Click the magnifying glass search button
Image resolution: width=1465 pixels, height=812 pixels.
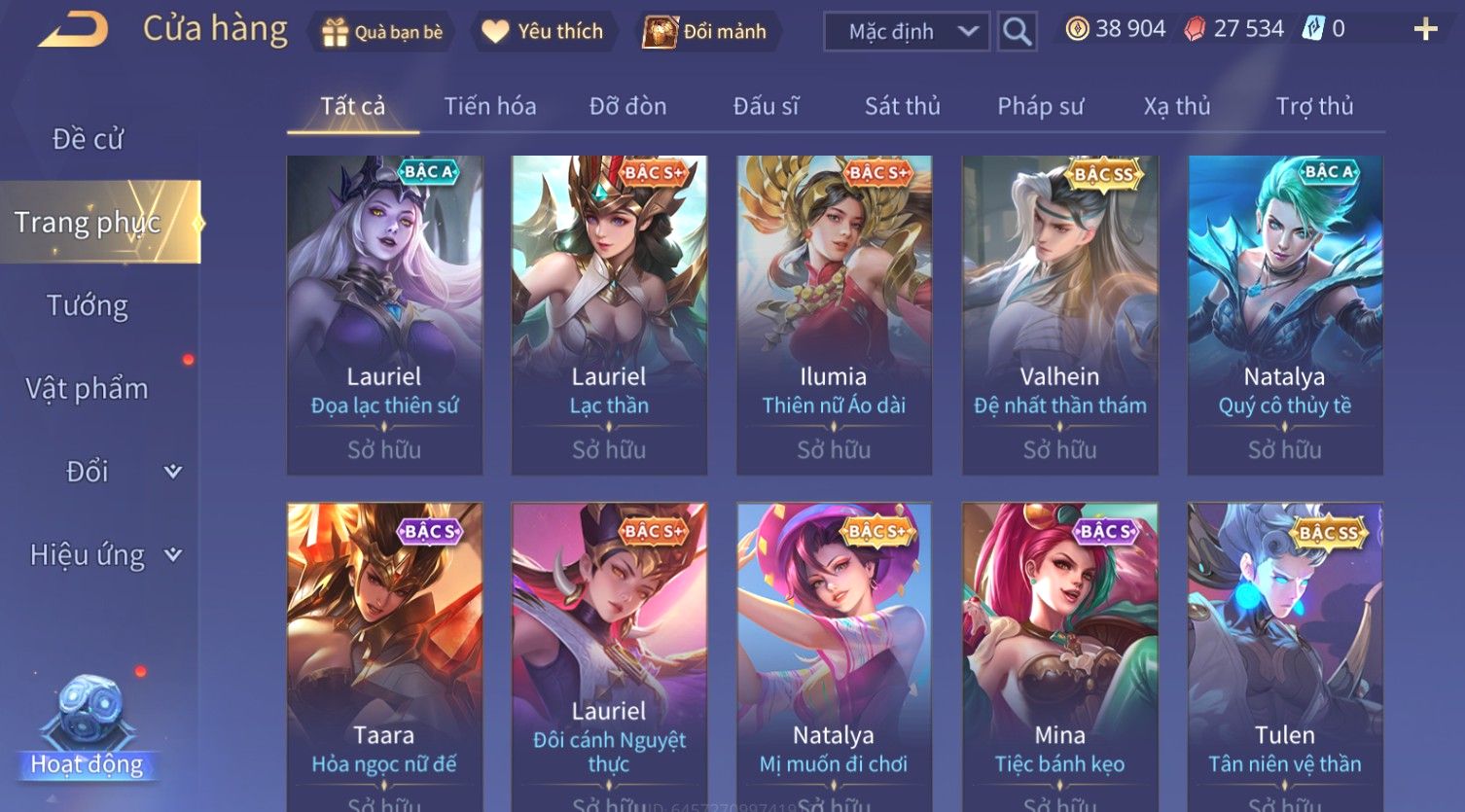point(1017,32)
